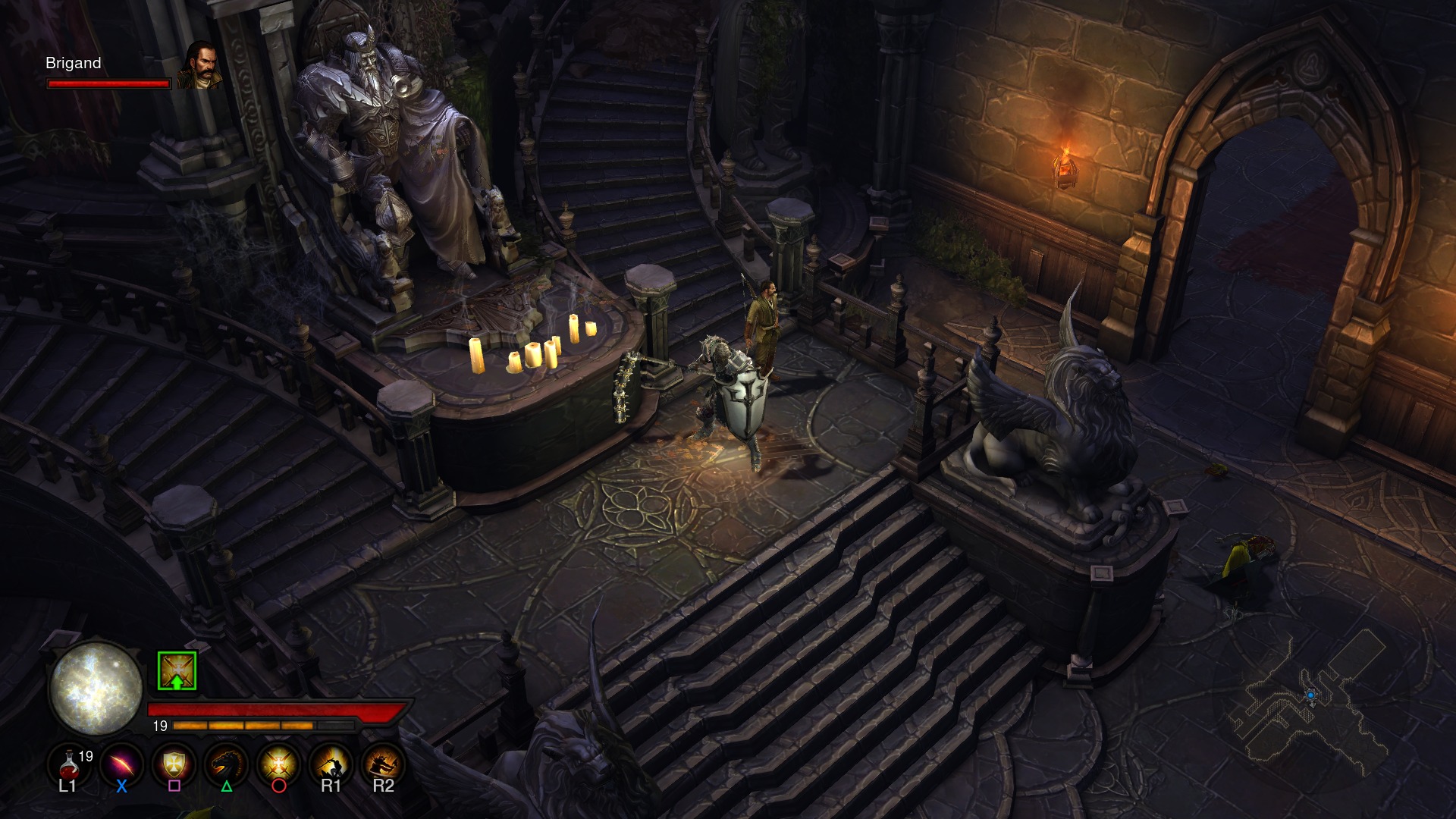The image size is (1456, 819).
Task: Click the green-bordered active buff icon
Action: click(x=177, y=671)
